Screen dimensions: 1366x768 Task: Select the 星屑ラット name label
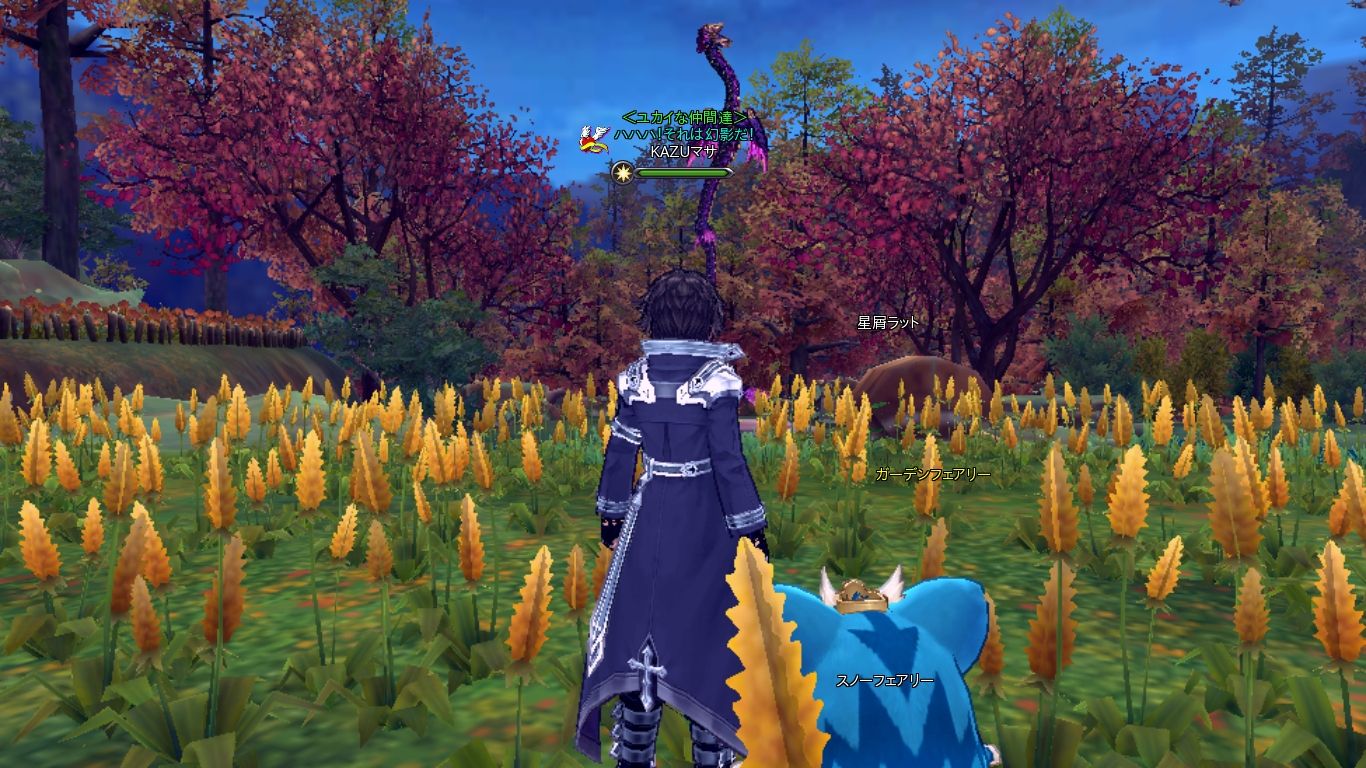(888, 323)
